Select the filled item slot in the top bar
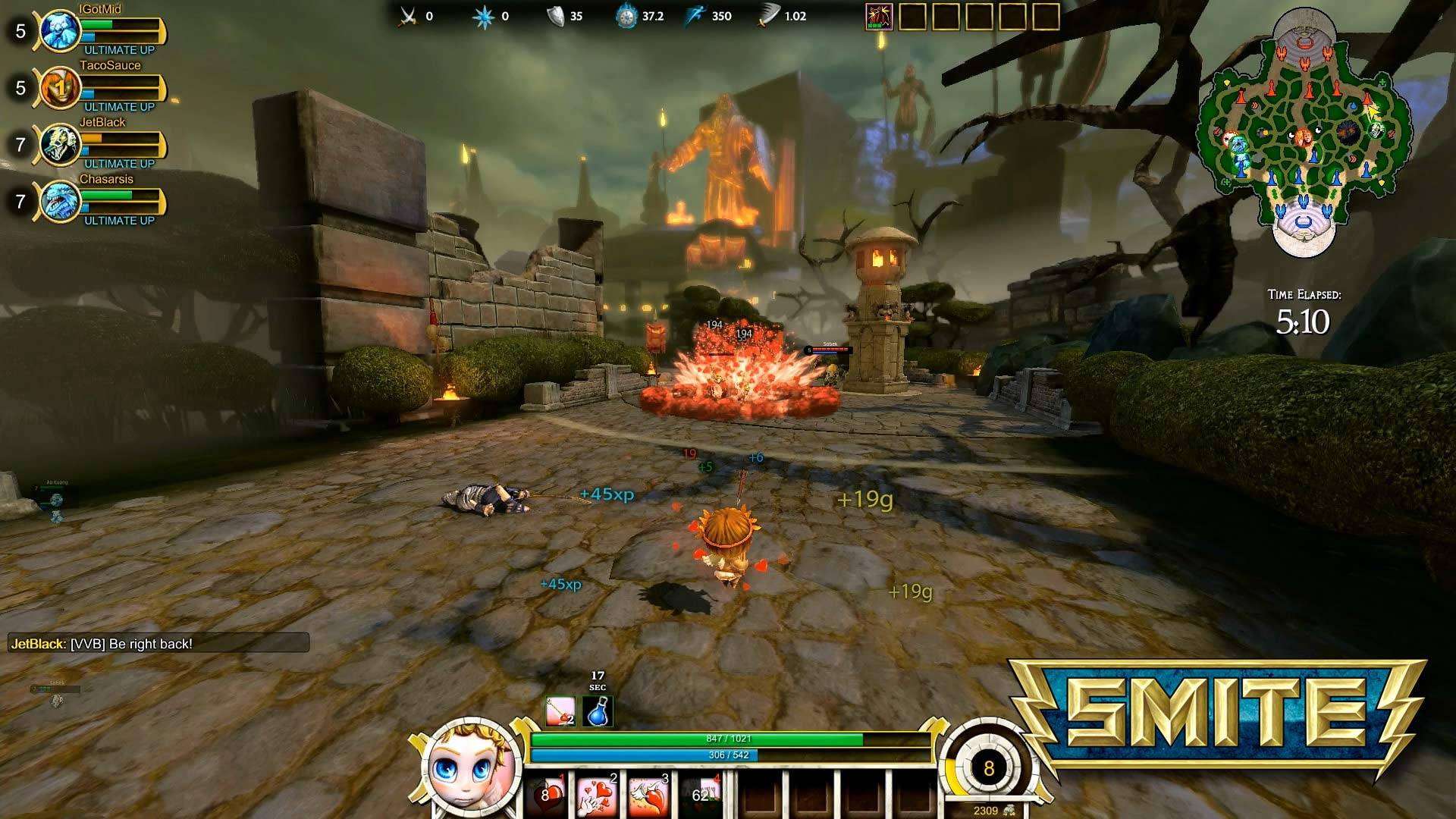This screenshot has width=1456, height=819. click(879, 16)
